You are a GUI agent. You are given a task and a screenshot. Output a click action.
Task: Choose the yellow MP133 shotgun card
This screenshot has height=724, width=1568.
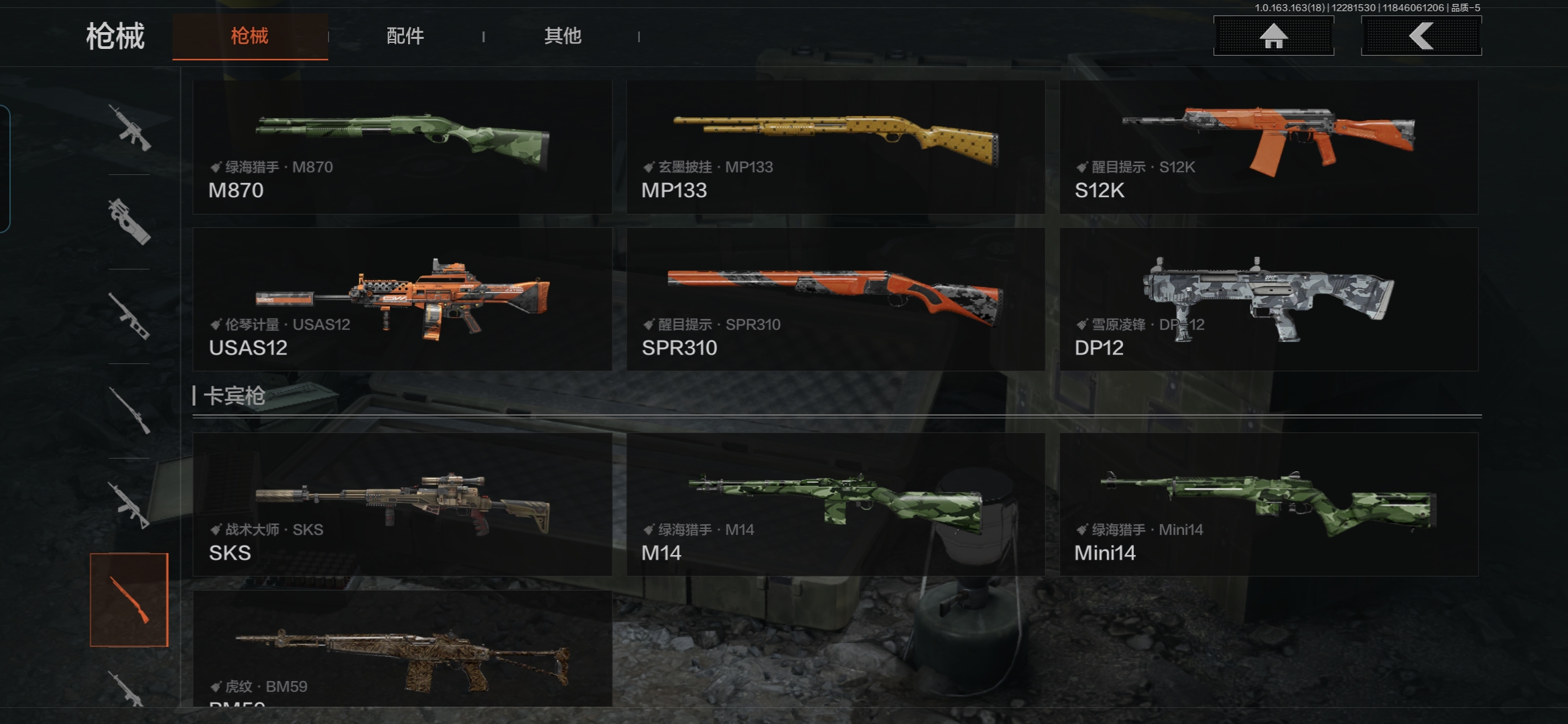[836, 147]
